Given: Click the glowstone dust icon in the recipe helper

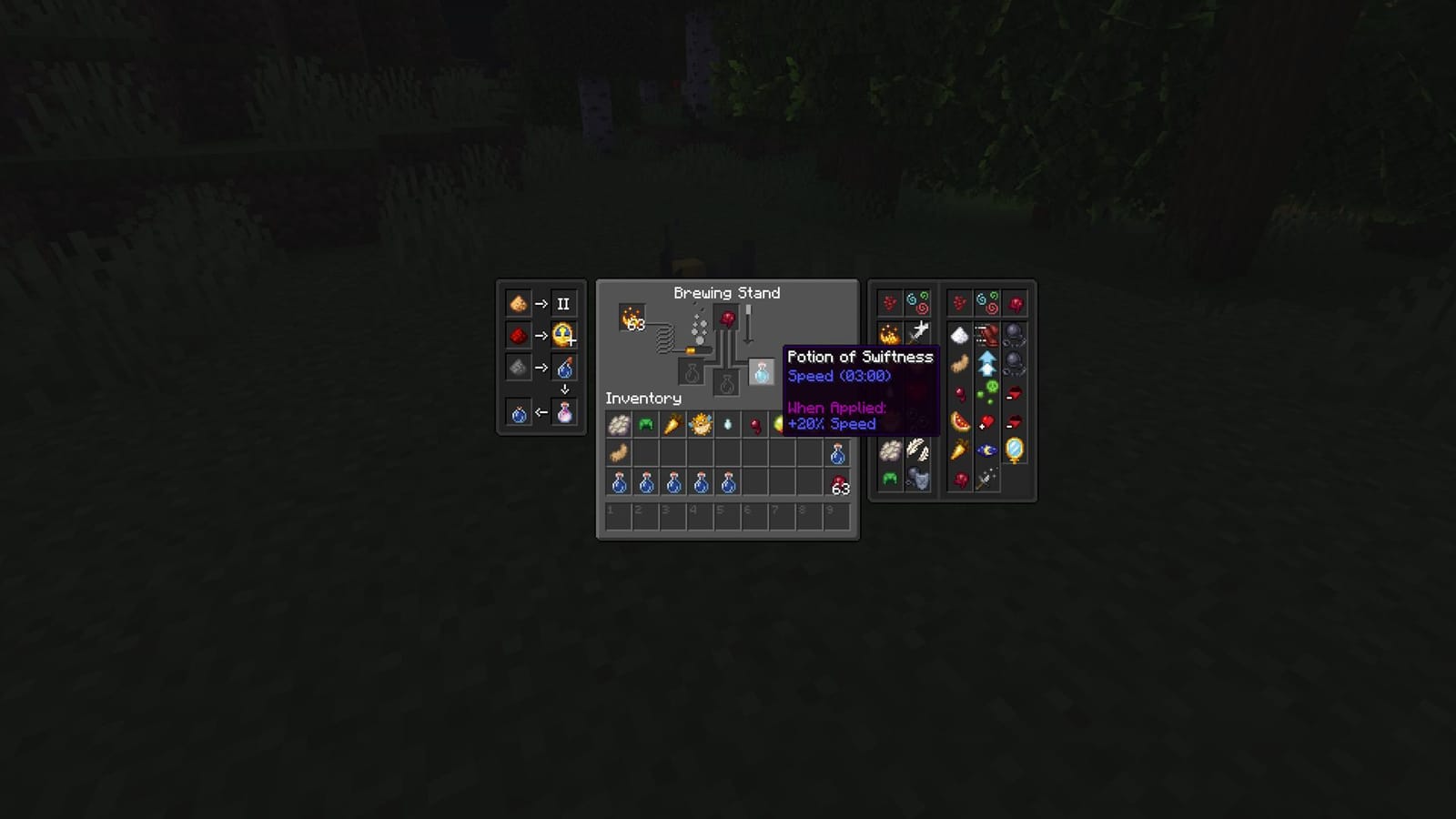Looking at the screenshot, I should [x=518, y=303].
